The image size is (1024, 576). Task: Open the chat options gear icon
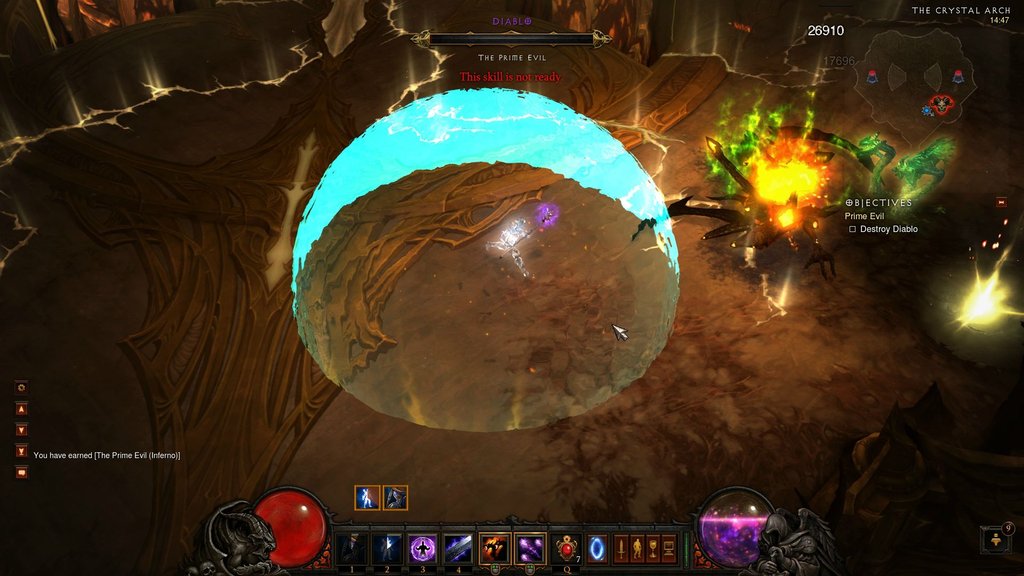(x=21, y=387)
